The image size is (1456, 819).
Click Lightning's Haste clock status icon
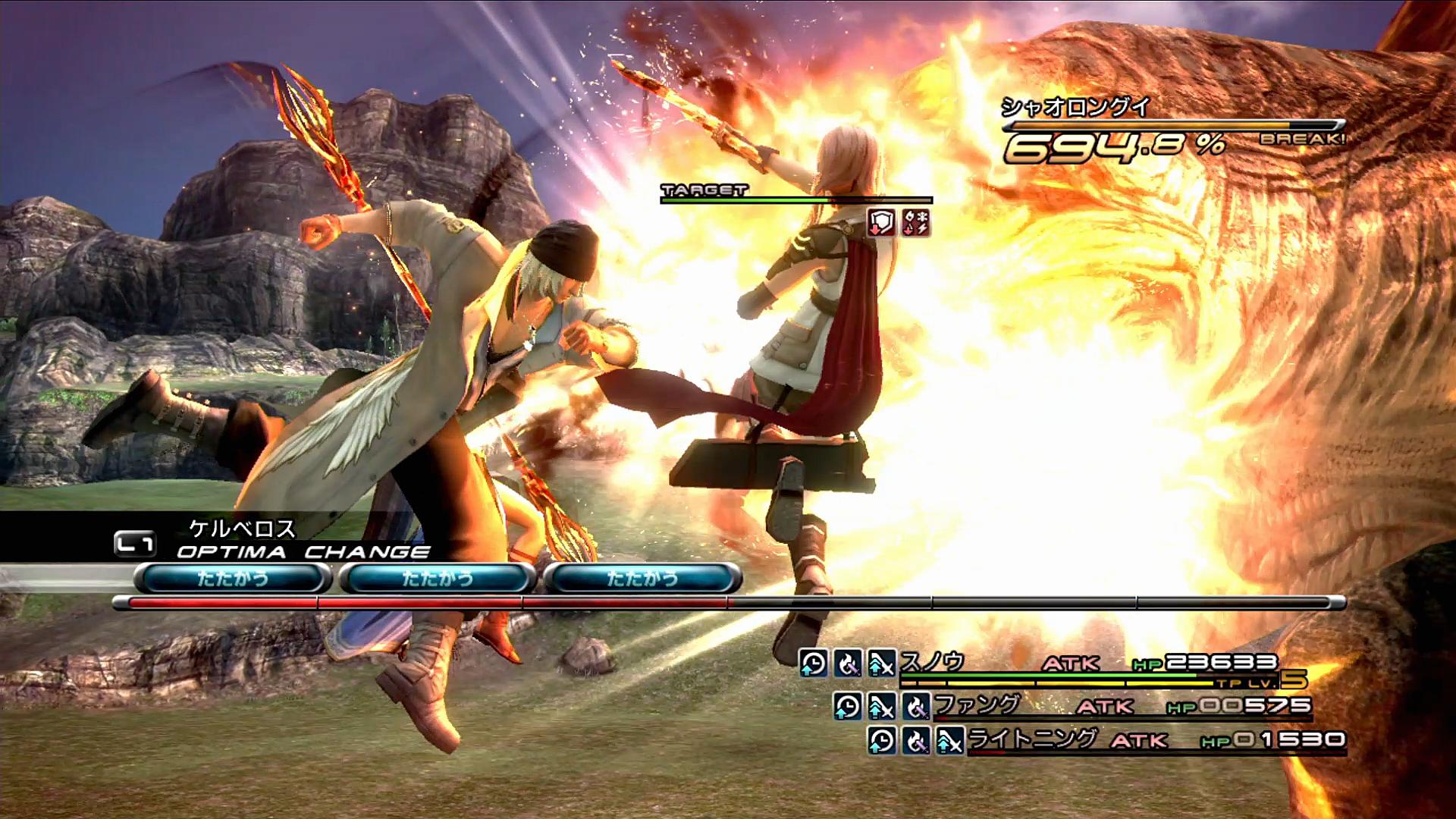point(882,739)
